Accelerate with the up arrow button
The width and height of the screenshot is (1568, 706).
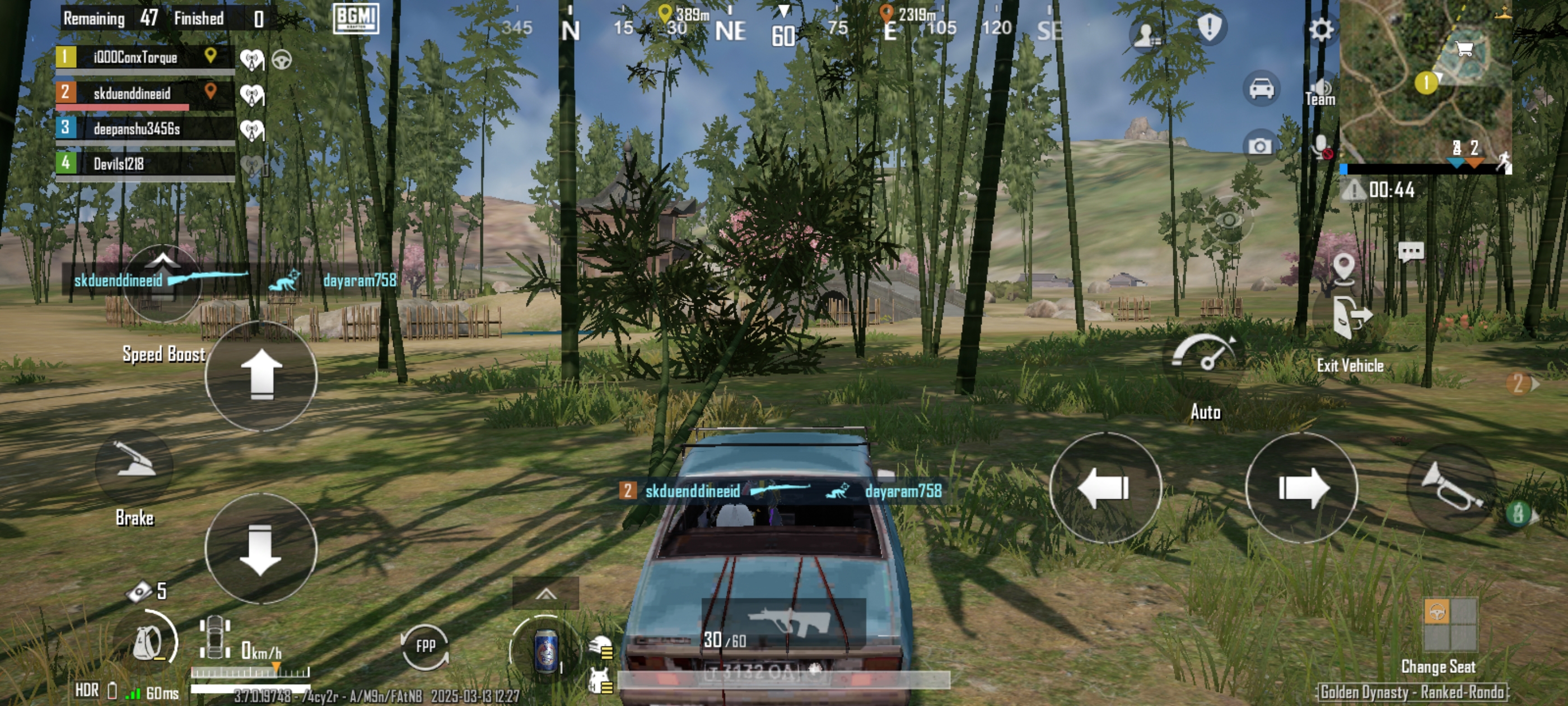[x=261, y=375]
